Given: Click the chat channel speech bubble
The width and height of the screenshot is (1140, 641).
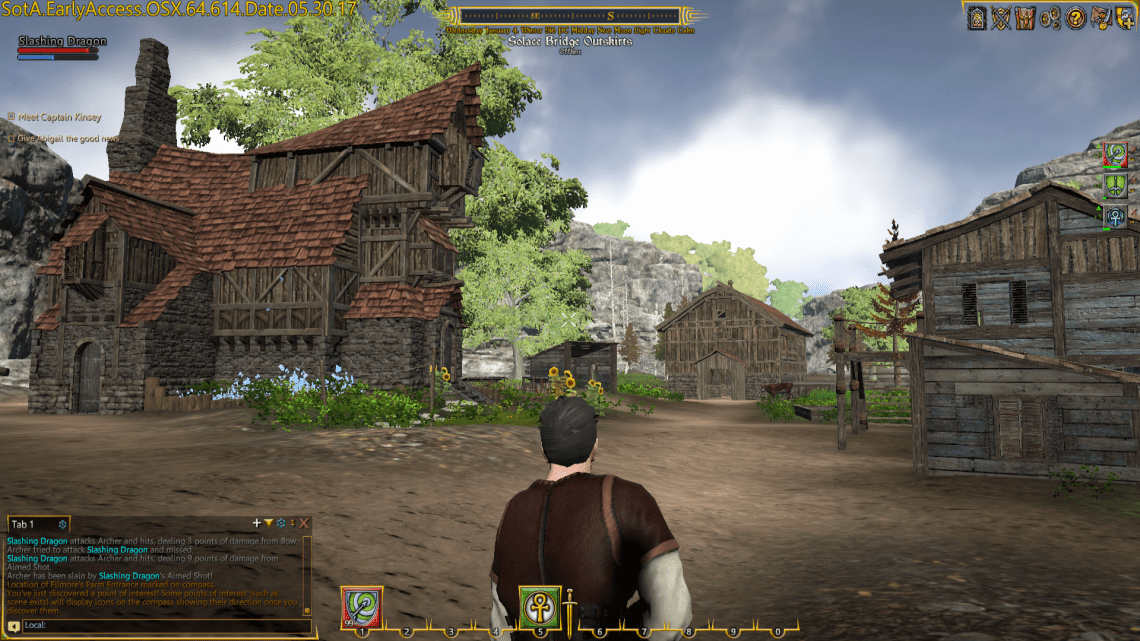Looking at the screenshot, I should tap(14, 626).
